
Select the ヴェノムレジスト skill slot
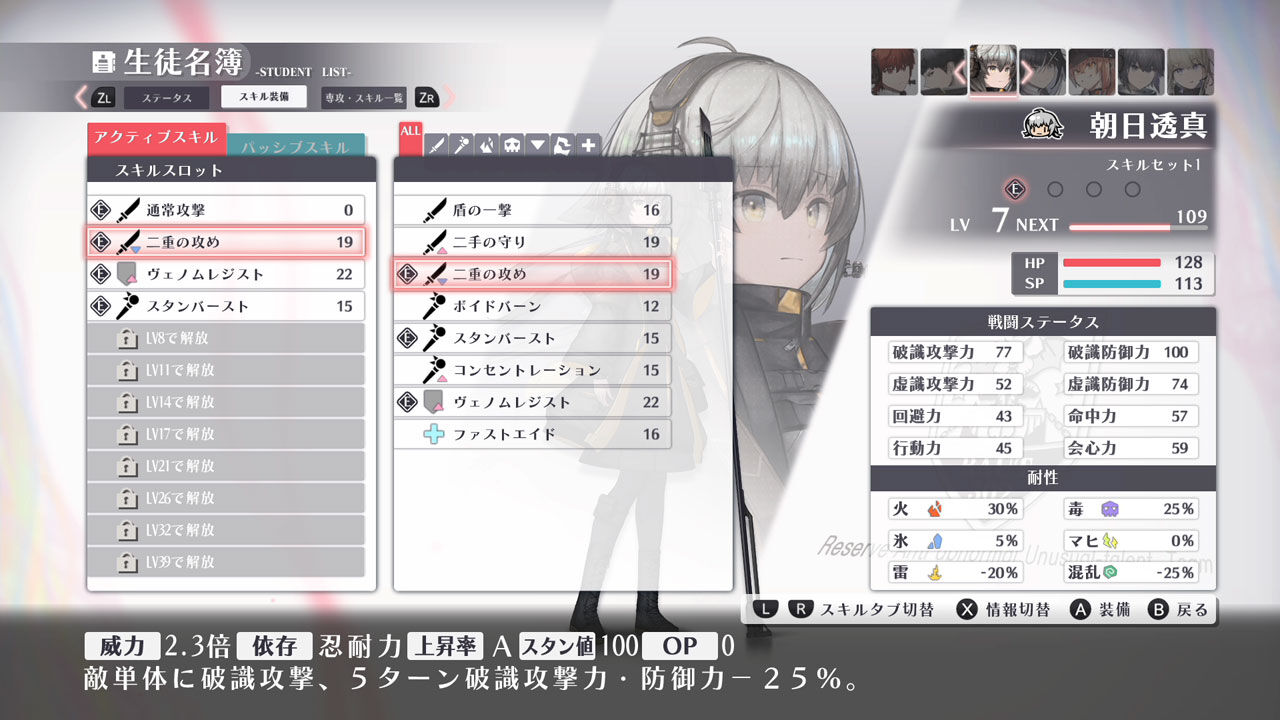226,273
